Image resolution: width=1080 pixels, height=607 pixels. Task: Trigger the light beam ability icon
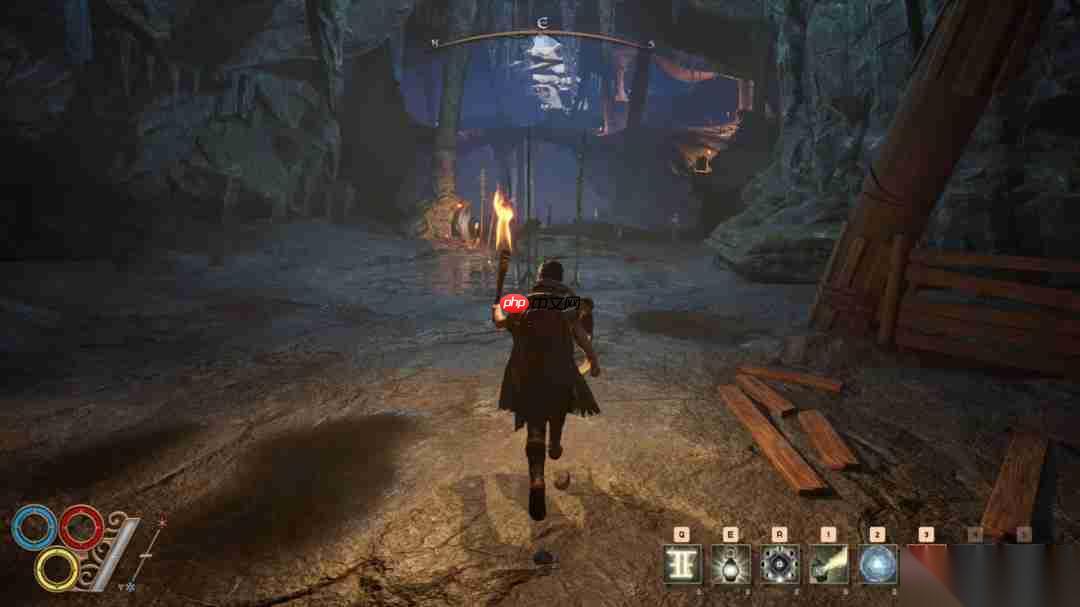(x=828, y=565)
